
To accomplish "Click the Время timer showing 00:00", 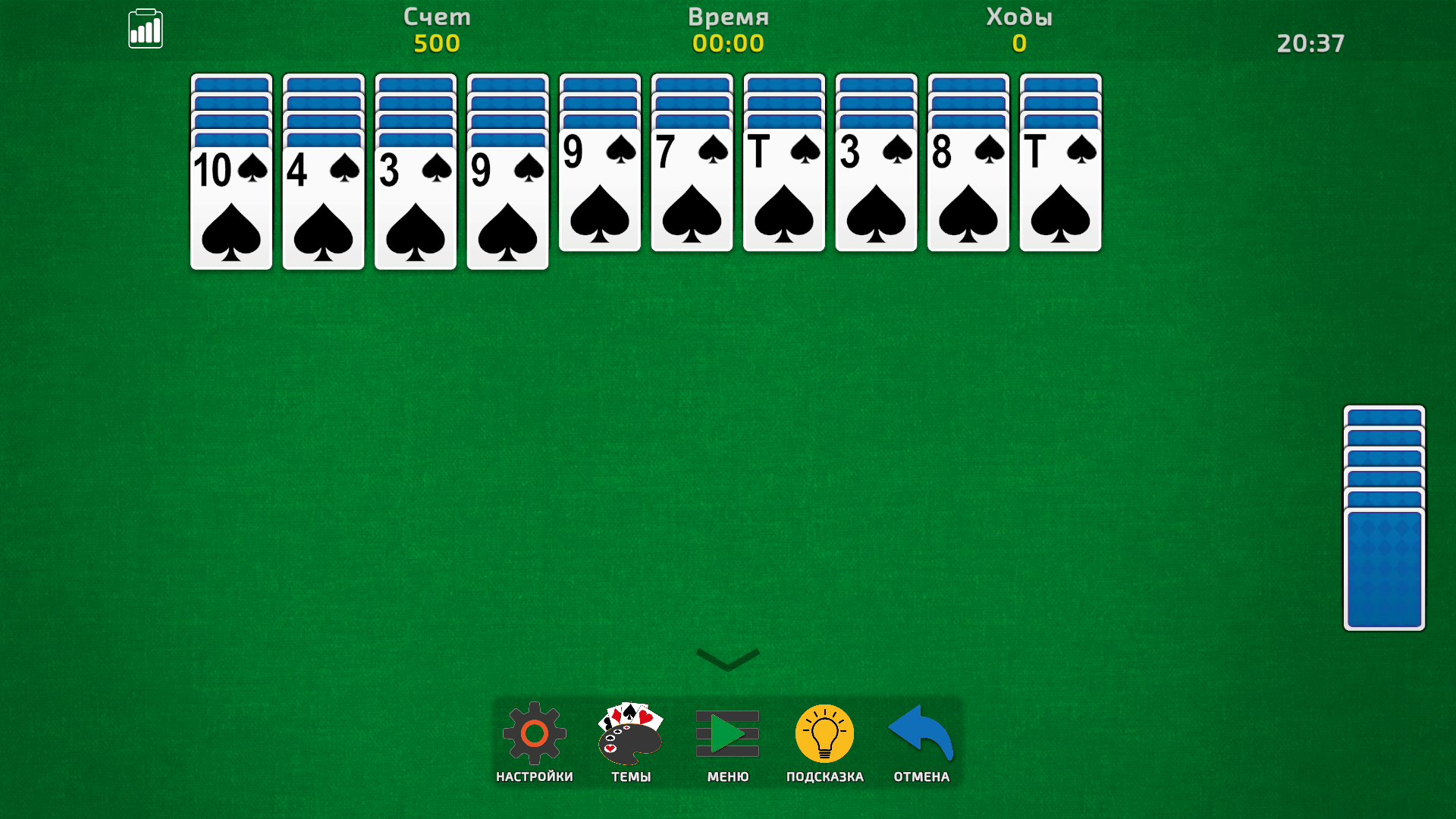I will 728,43.
